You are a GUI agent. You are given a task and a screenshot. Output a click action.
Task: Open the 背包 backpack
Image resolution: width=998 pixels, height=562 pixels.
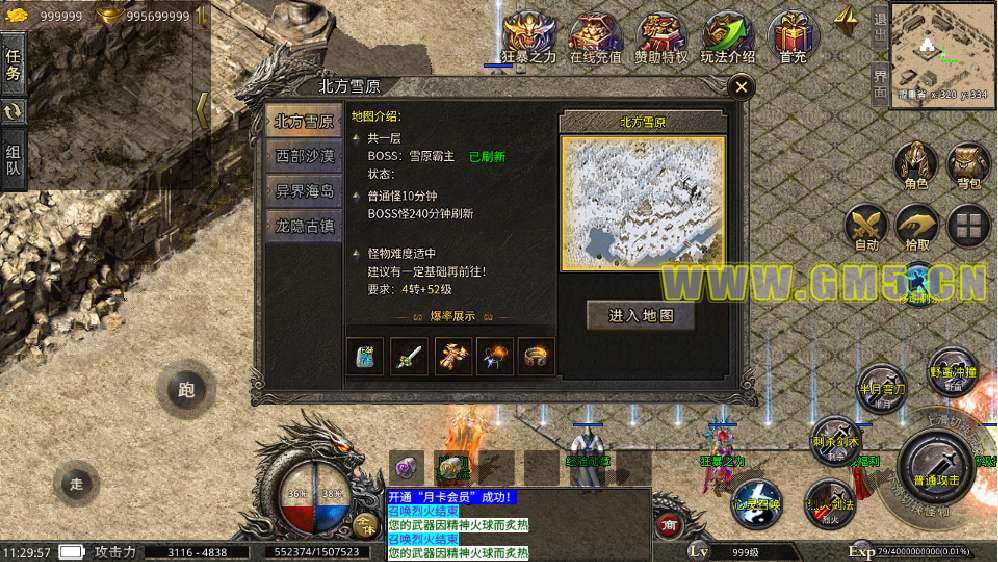tap(968, 164)
